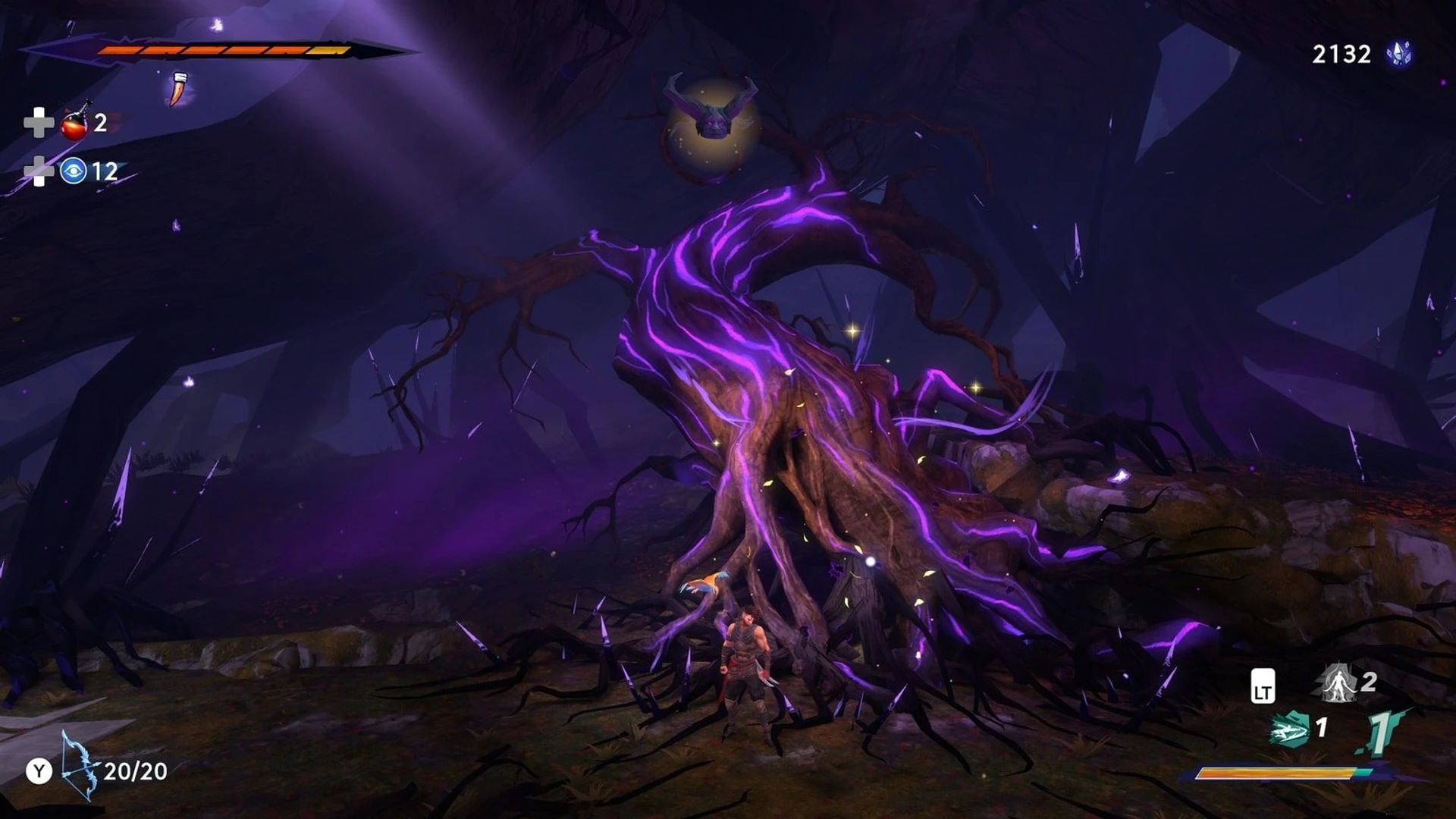The height and width of the screenshot is (819, 1456).
Task: Click the orange claw amulet icon
Action: pos(177,89)
